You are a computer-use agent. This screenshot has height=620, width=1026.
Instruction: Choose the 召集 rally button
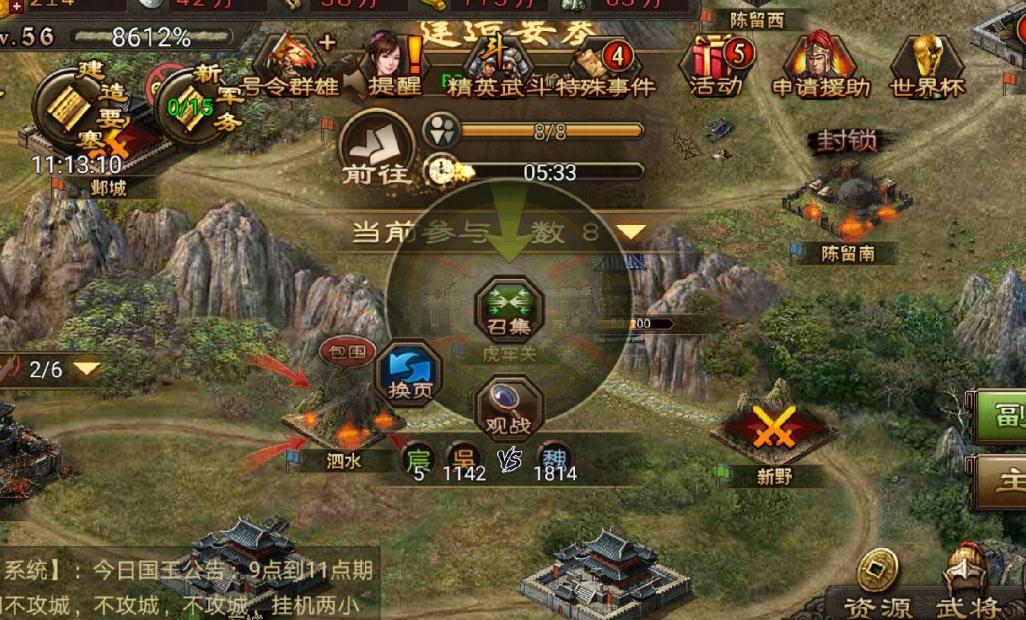click(509, 308)
